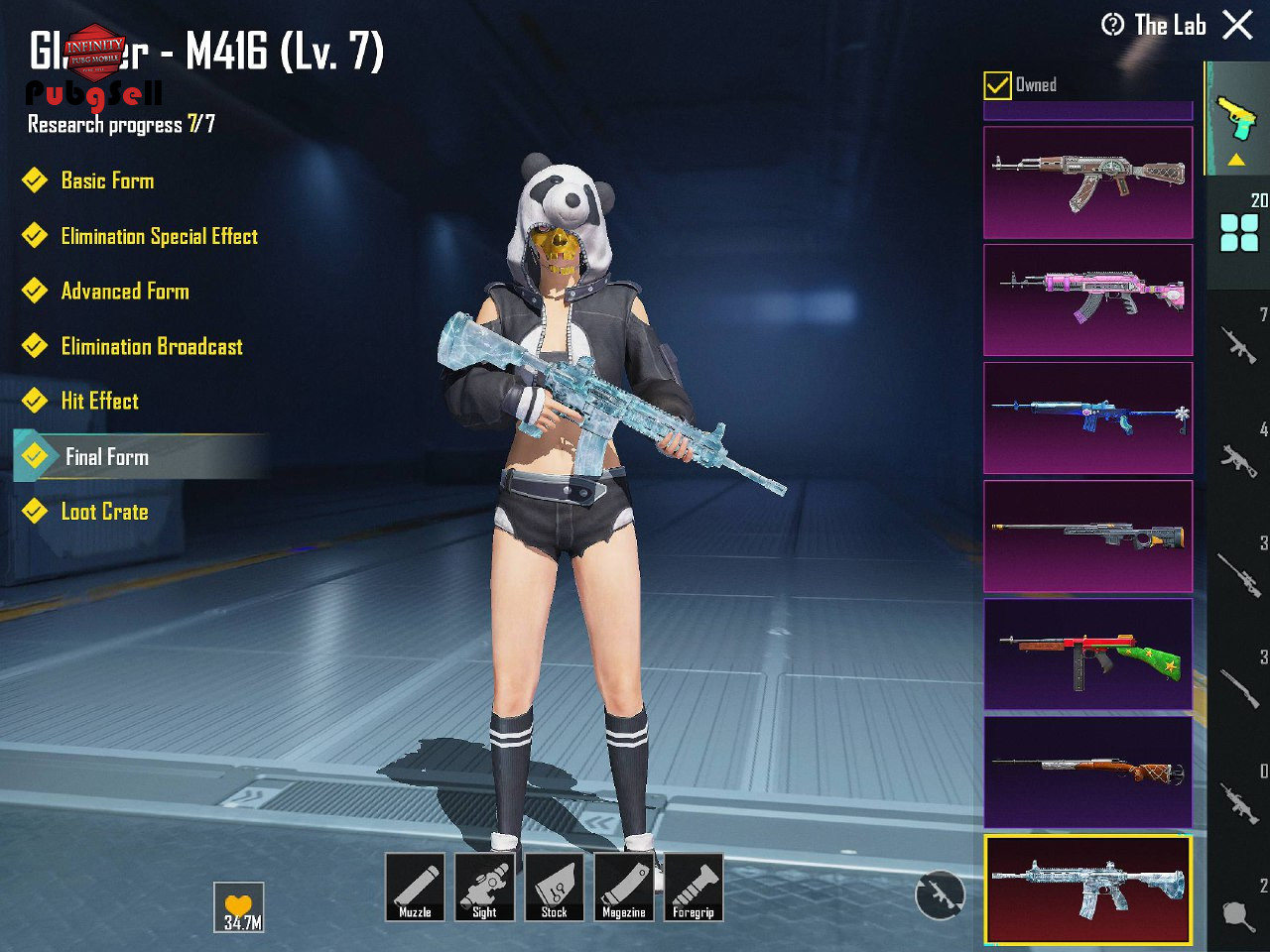View the Loot Crate stage

(104, 512)
